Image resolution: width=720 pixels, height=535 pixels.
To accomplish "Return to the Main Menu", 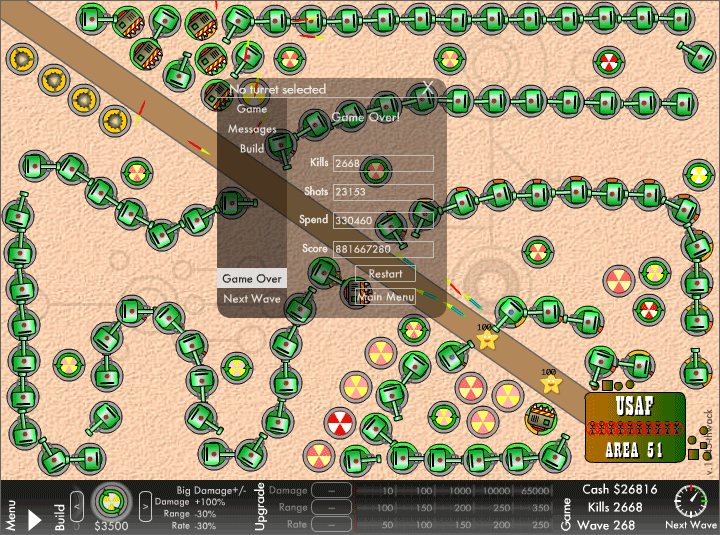I will pyautogui.click(x=385, y=297).
